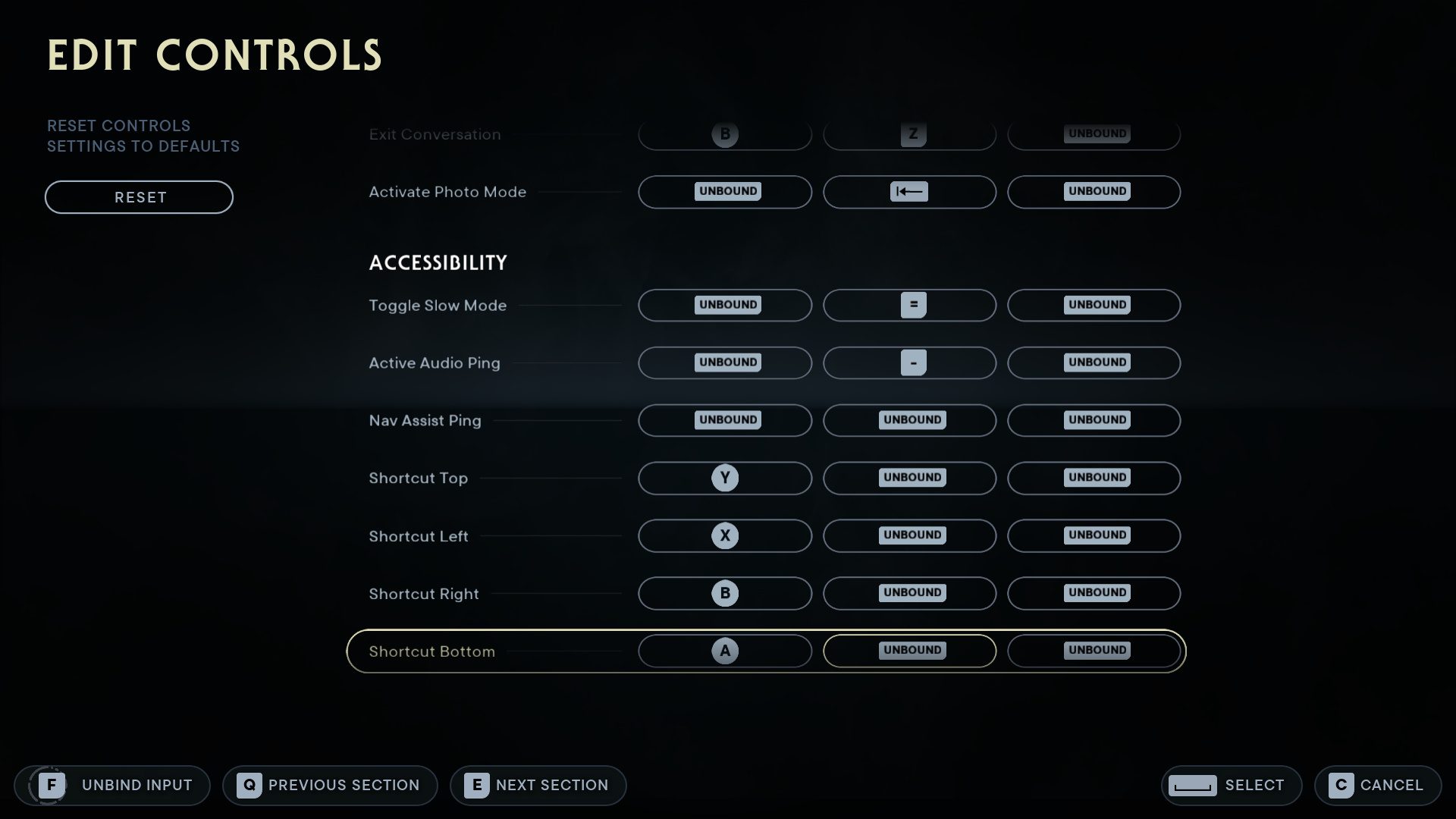Click the B button binding for Shortcut Right
The height and width of the screenshot is (819, 1456).
click(x=724, y=593)
